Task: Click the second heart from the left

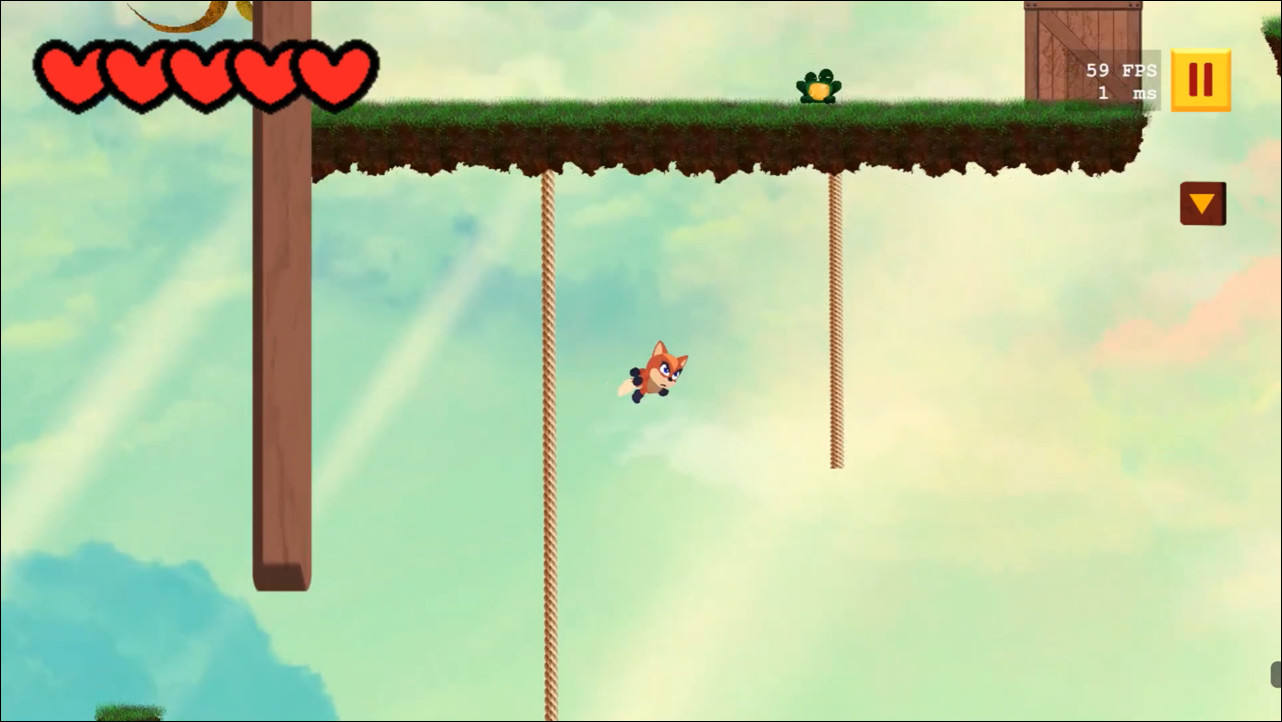Action: [x=137, y=75]
